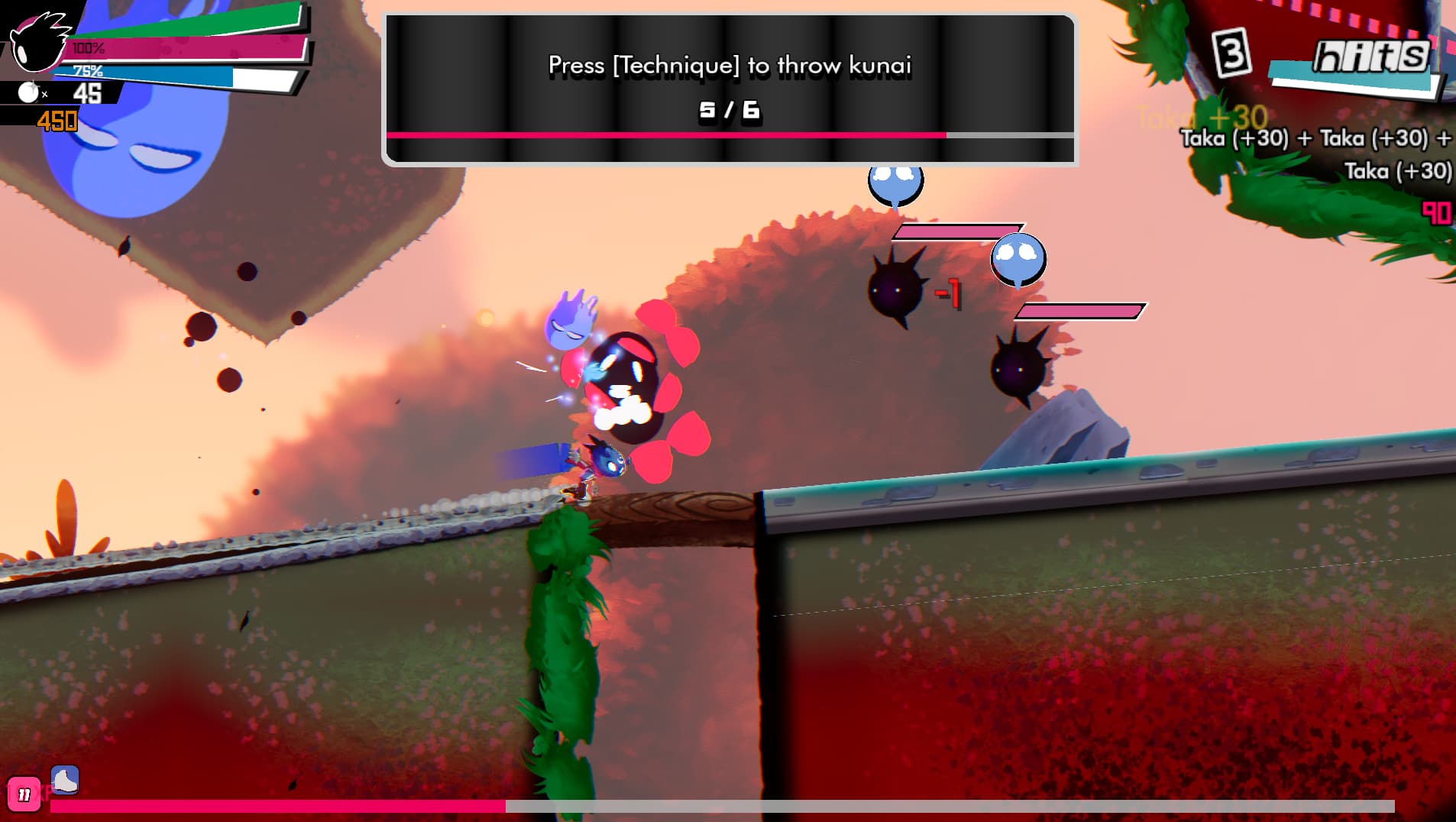This screenshot has height=822, width=1456.
Task: Click the player character portrait
Action: coord(37,40)
